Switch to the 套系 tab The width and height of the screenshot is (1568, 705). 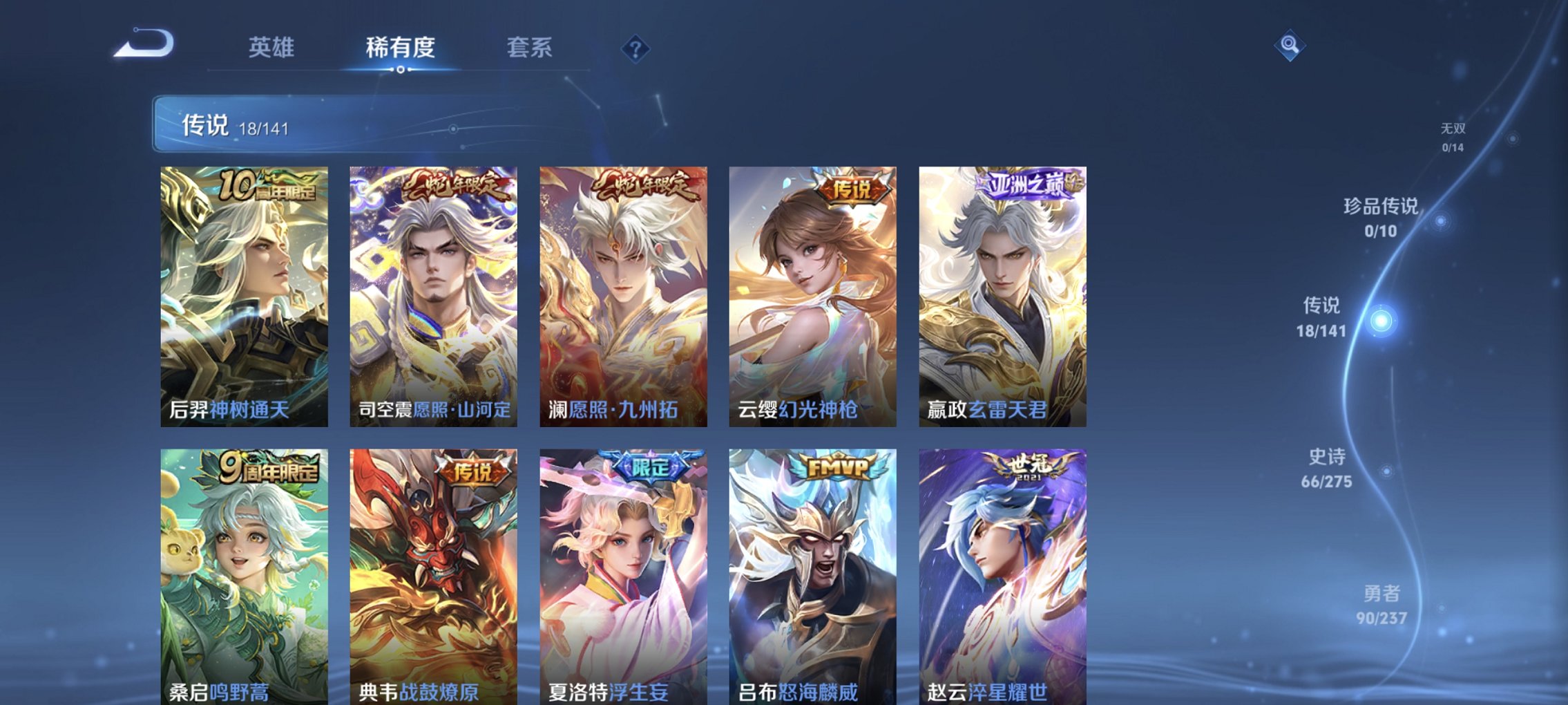[528, 47]
